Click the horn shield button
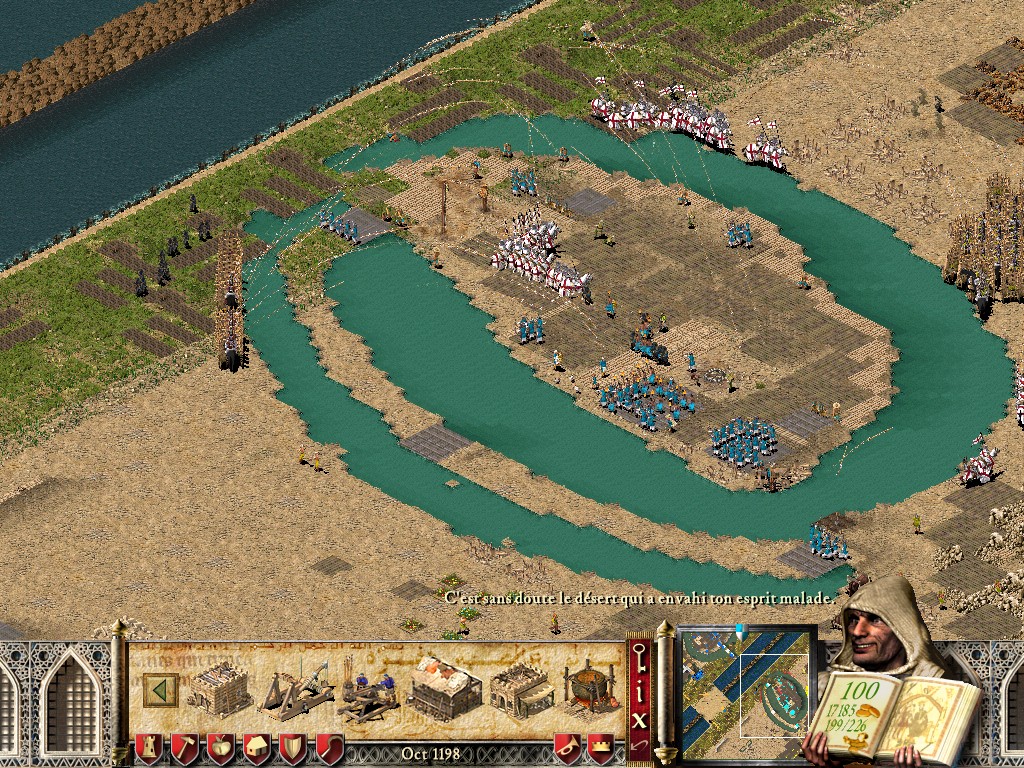This screenshot has height=768, width=1024. tap(567, 748)
